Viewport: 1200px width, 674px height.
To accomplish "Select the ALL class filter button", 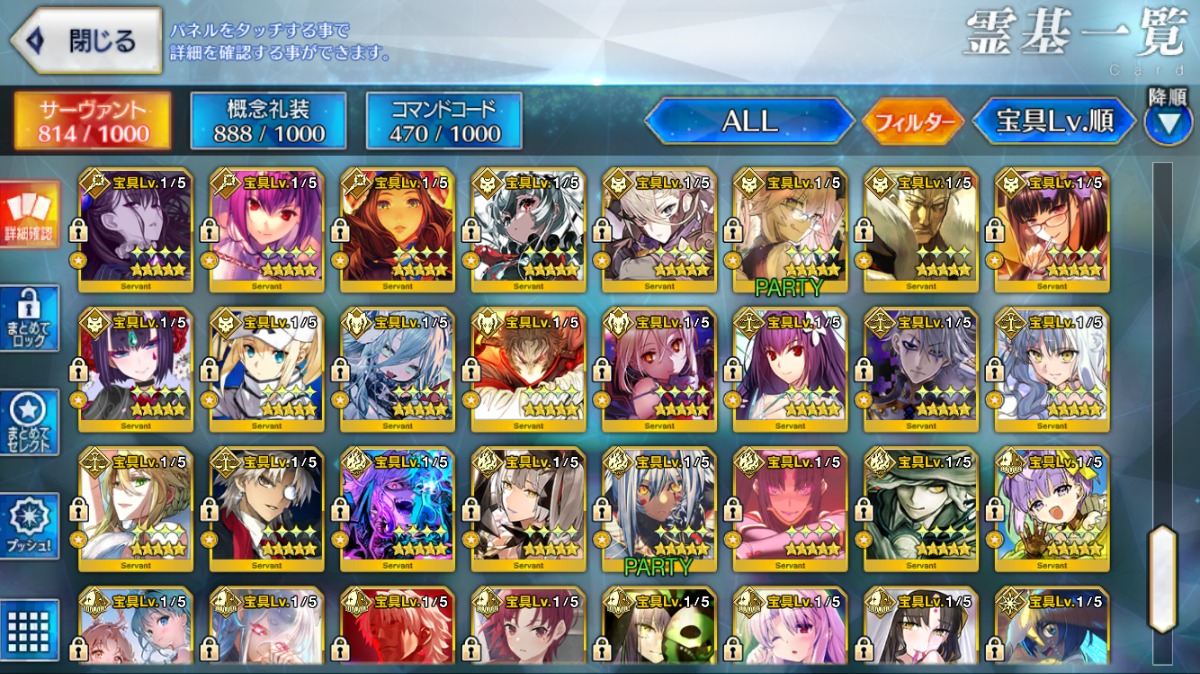I will (750, 121).
